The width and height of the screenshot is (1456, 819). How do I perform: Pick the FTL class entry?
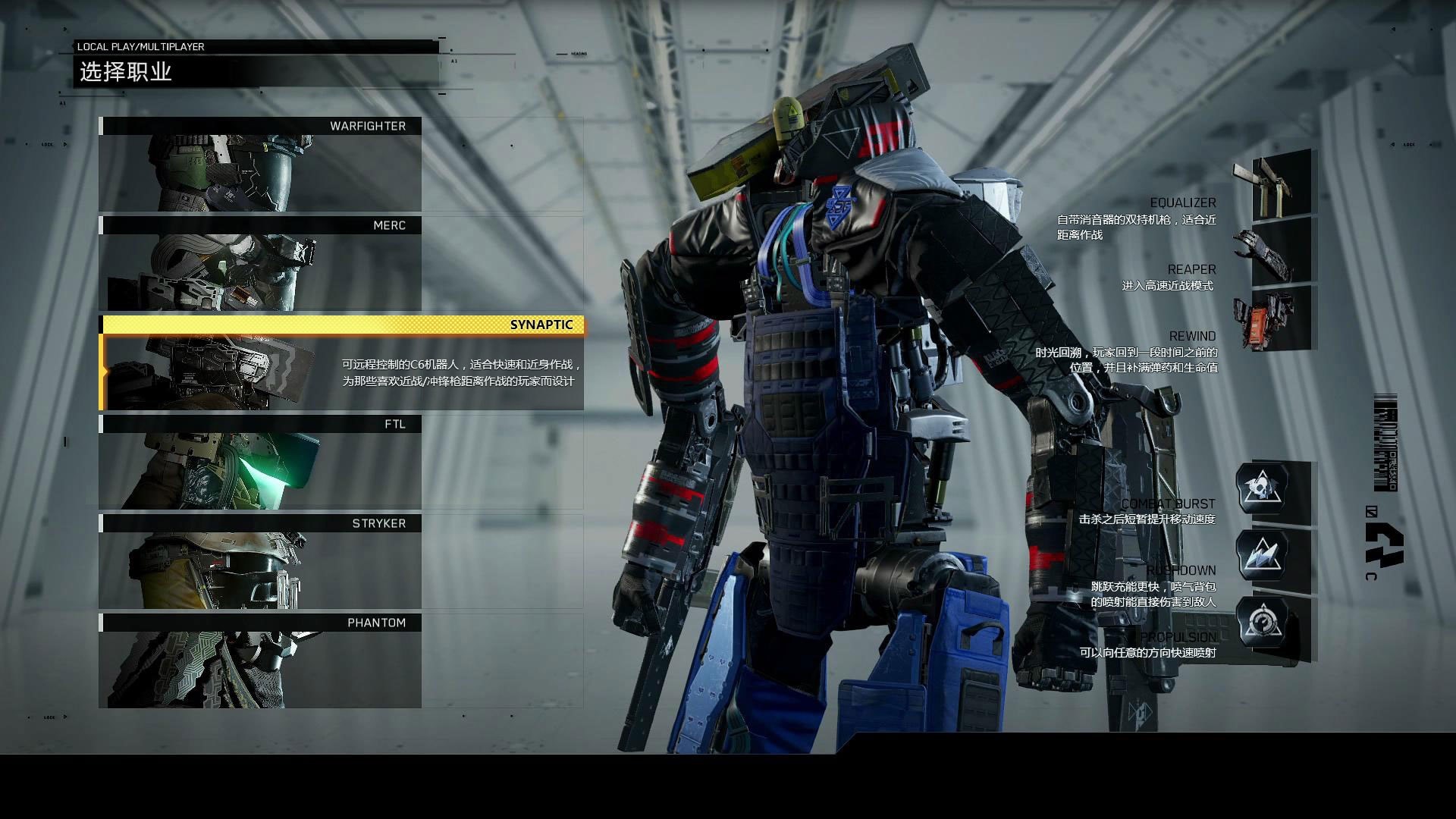260,463
